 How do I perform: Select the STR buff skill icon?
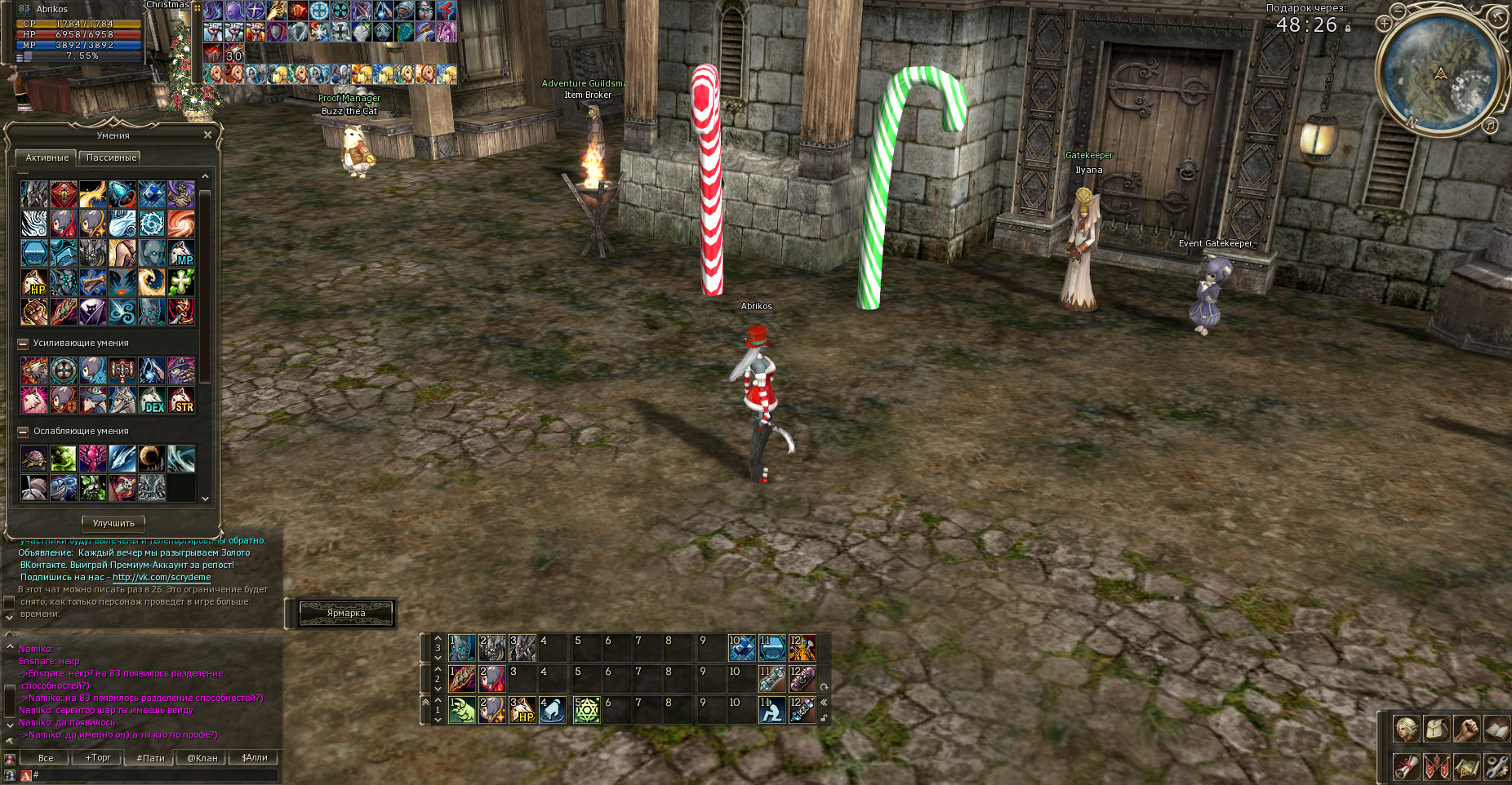point(181,400)
